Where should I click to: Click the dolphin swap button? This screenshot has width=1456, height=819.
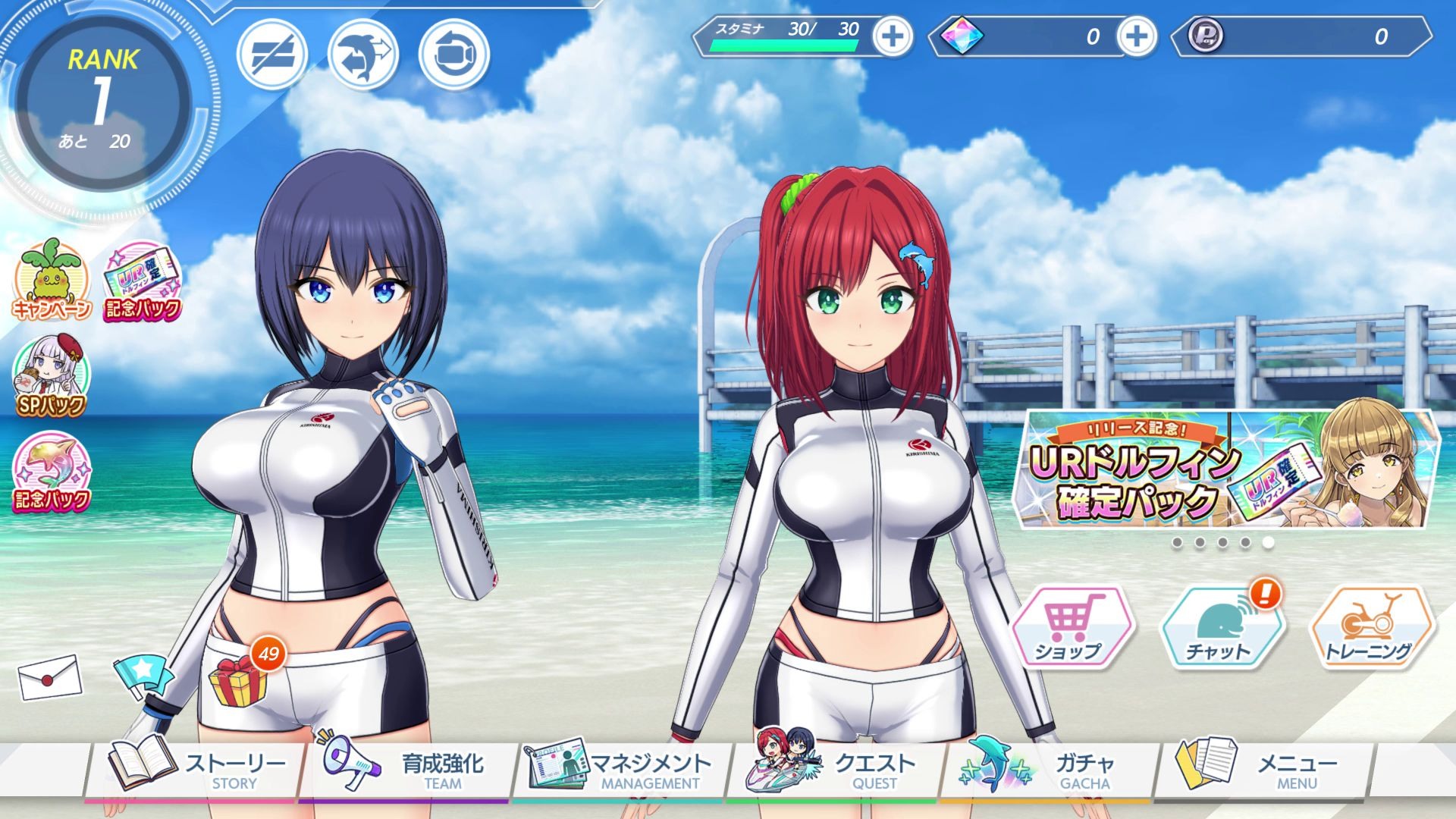[x=363, y=55]
